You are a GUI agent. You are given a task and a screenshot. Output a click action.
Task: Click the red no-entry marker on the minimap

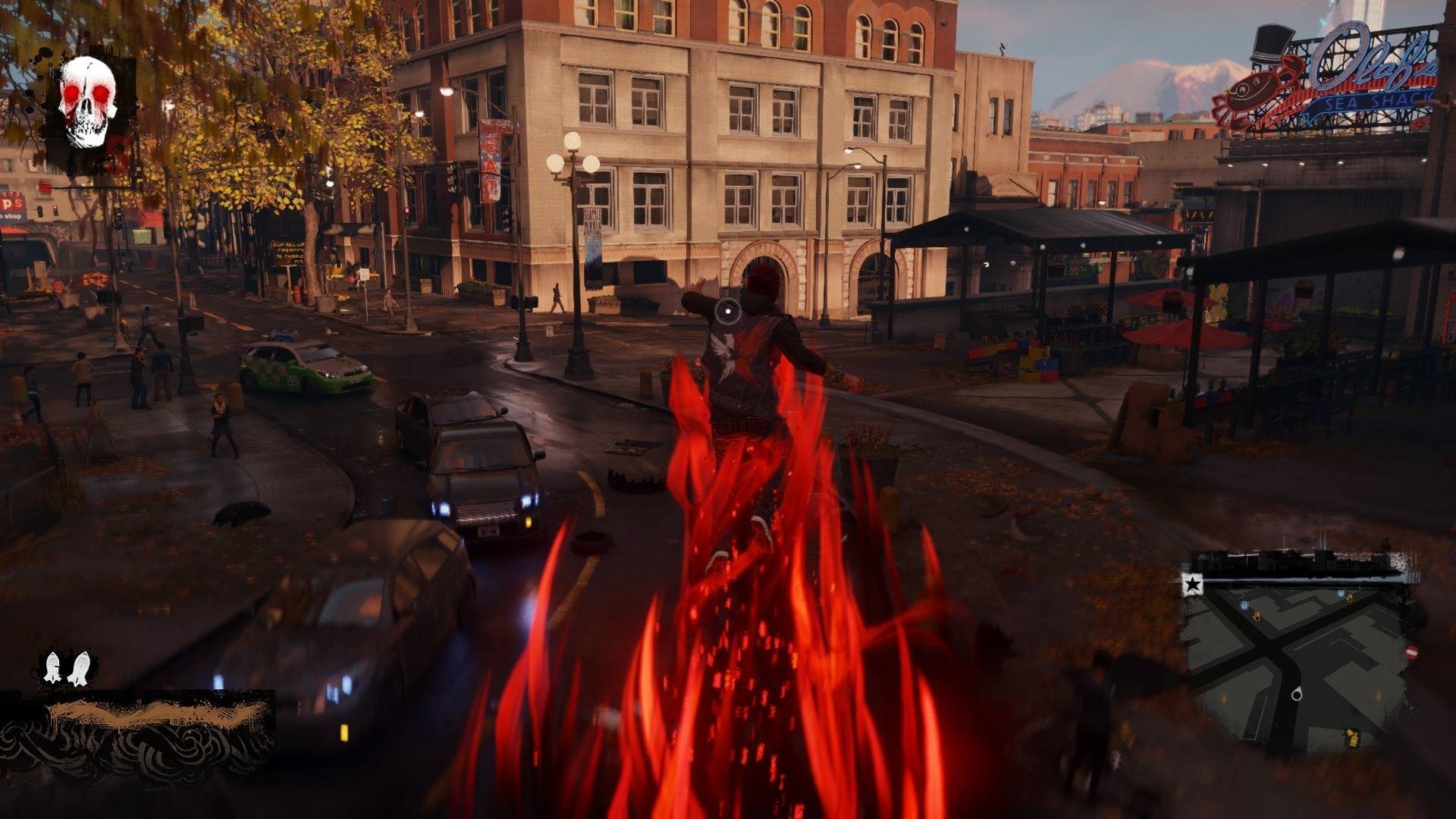1412,651
